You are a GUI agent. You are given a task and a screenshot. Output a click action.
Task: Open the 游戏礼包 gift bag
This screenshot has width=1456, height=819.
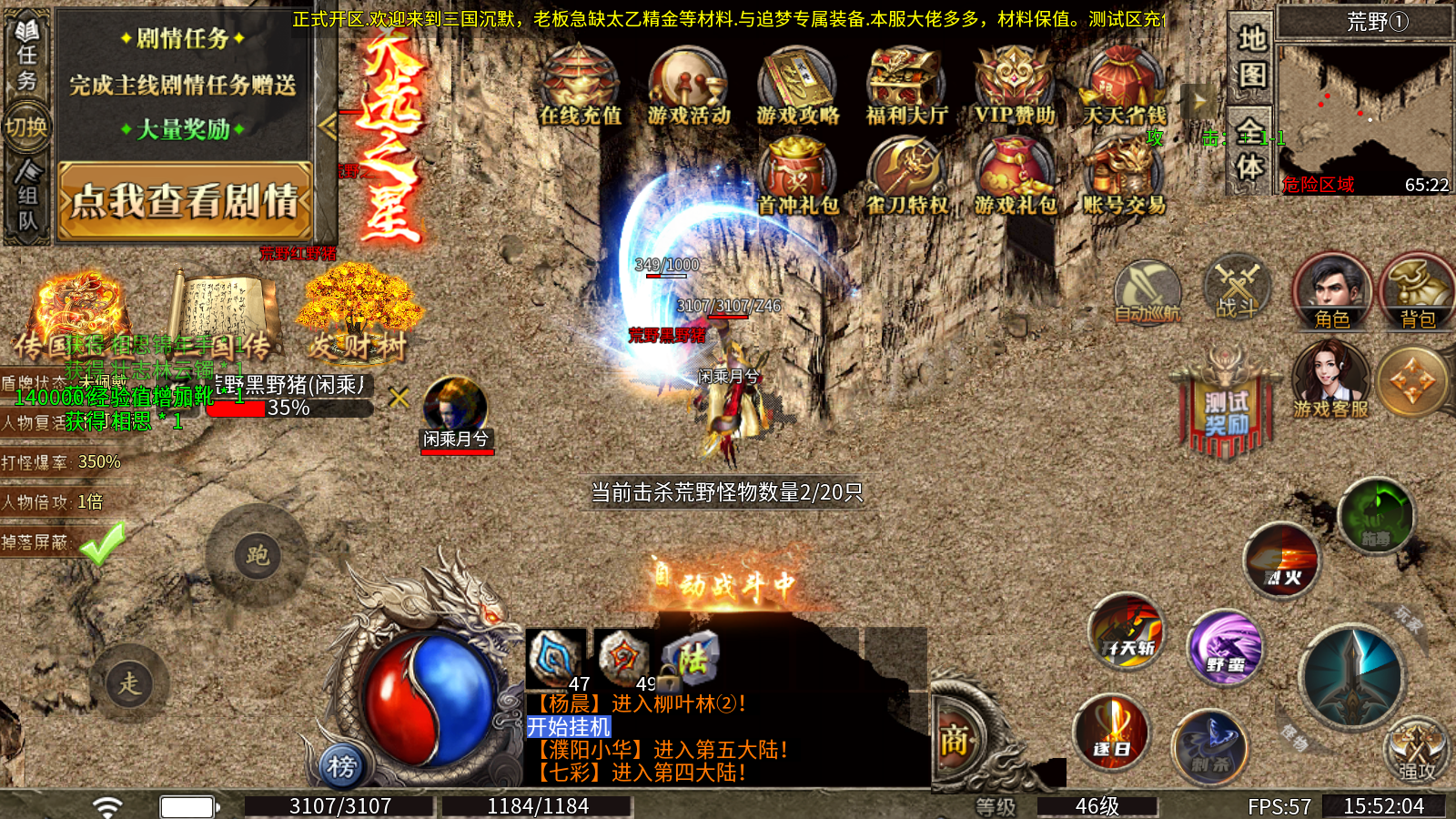coord(1015,177)
